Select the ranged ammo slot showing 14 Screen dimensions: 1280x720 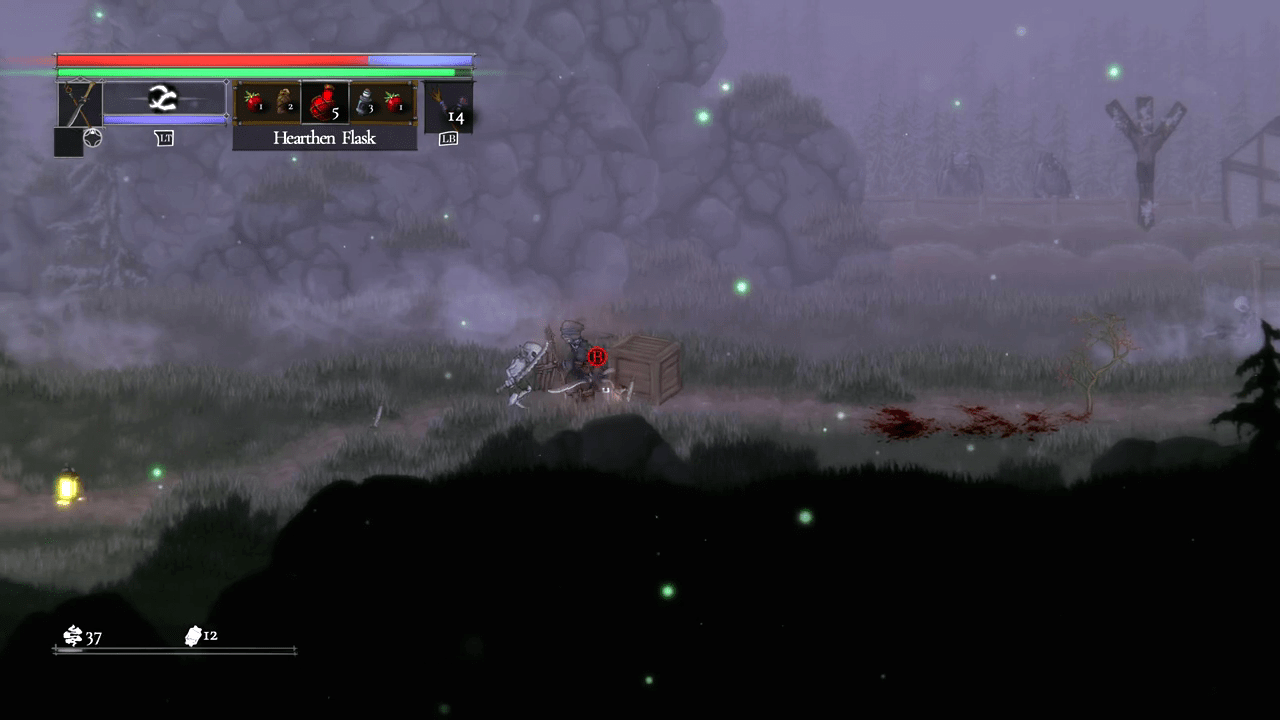click(448, 107)
